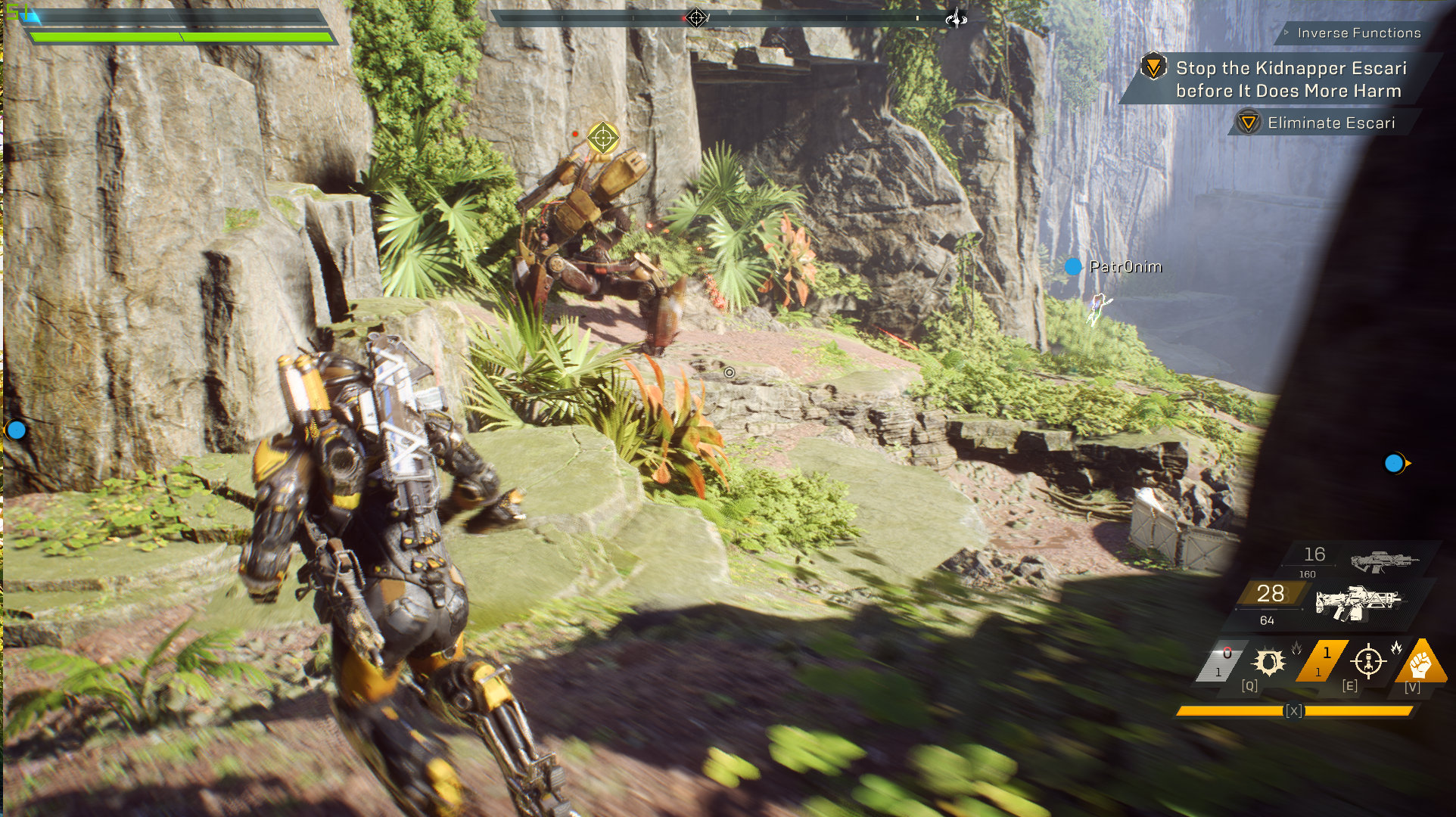Viewport: 1456px width, 817px height.
Task: Click the yellow ultimate charge bar
Action: [x=1295, y=711]
